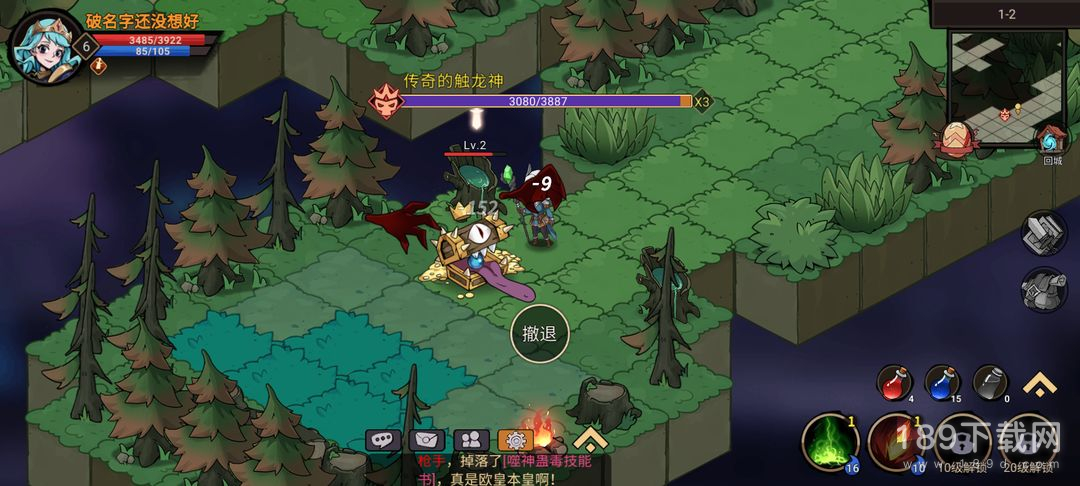
Task: Open the orange gear settings
Action: (515, 439)
